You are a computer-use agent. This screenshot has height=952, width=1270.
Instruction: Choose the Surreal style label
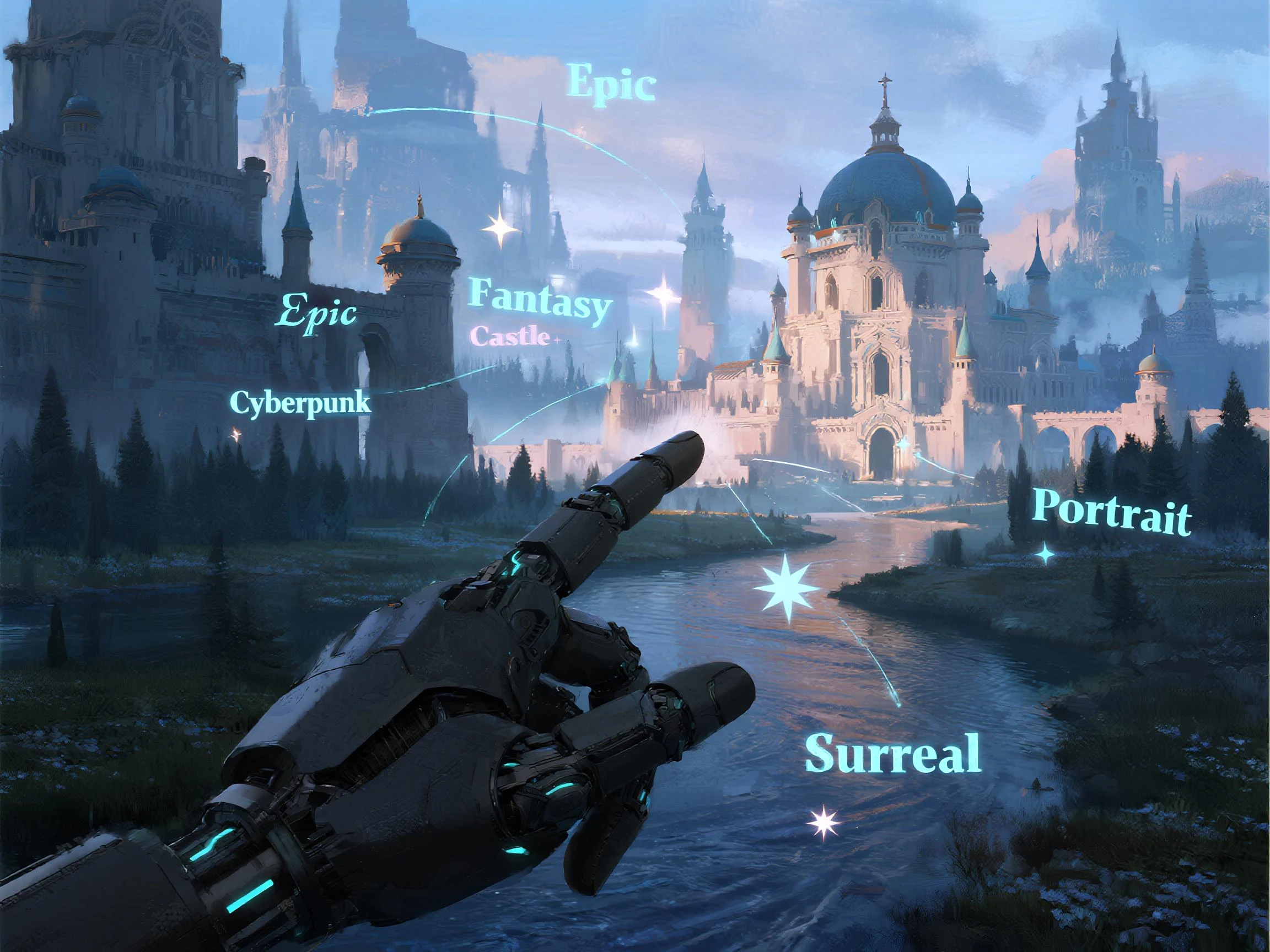(x=893, y=753)
